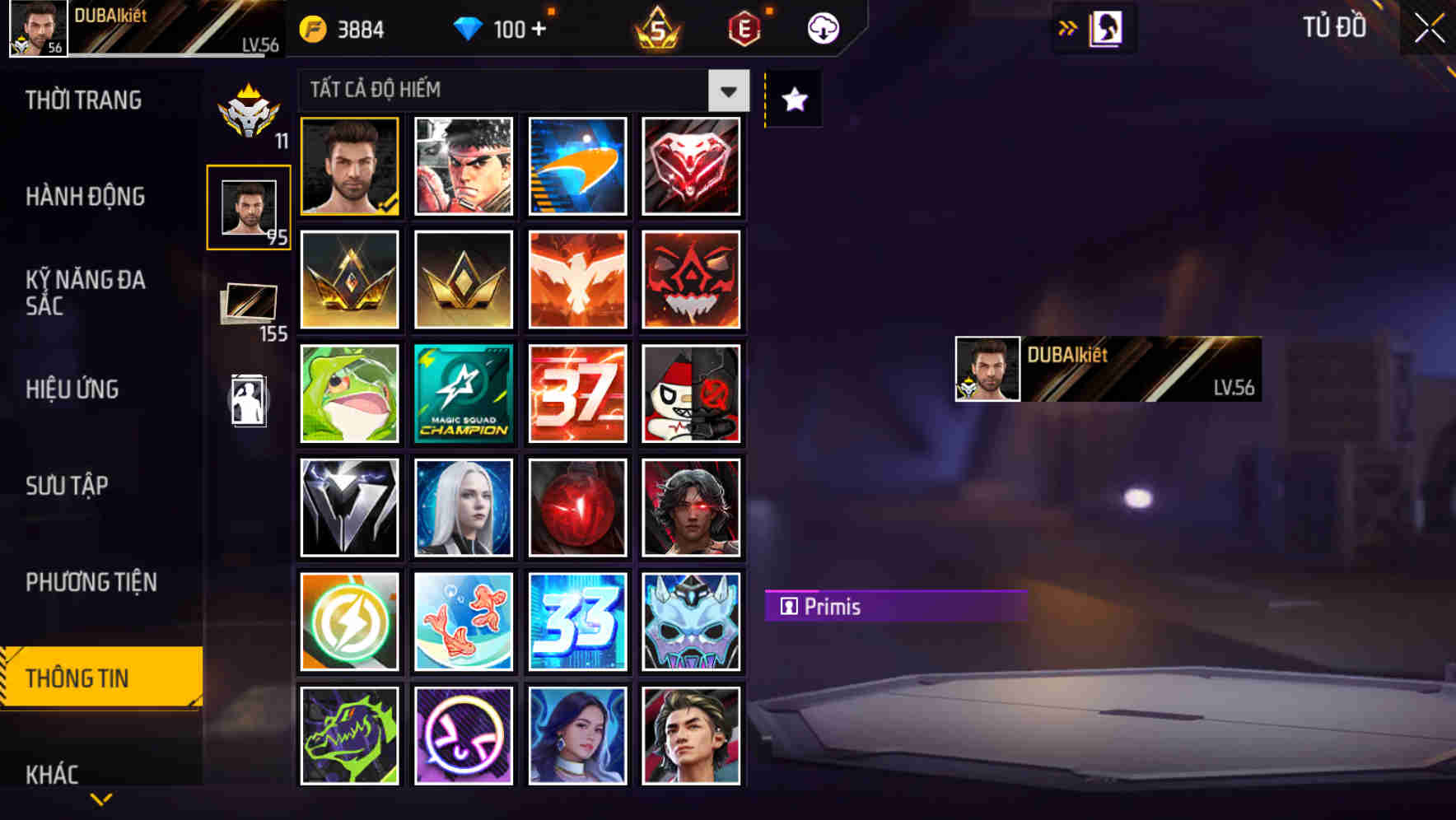
Task: Deselect the currently equipped bearded man avatar
Action: pos(349,166)
